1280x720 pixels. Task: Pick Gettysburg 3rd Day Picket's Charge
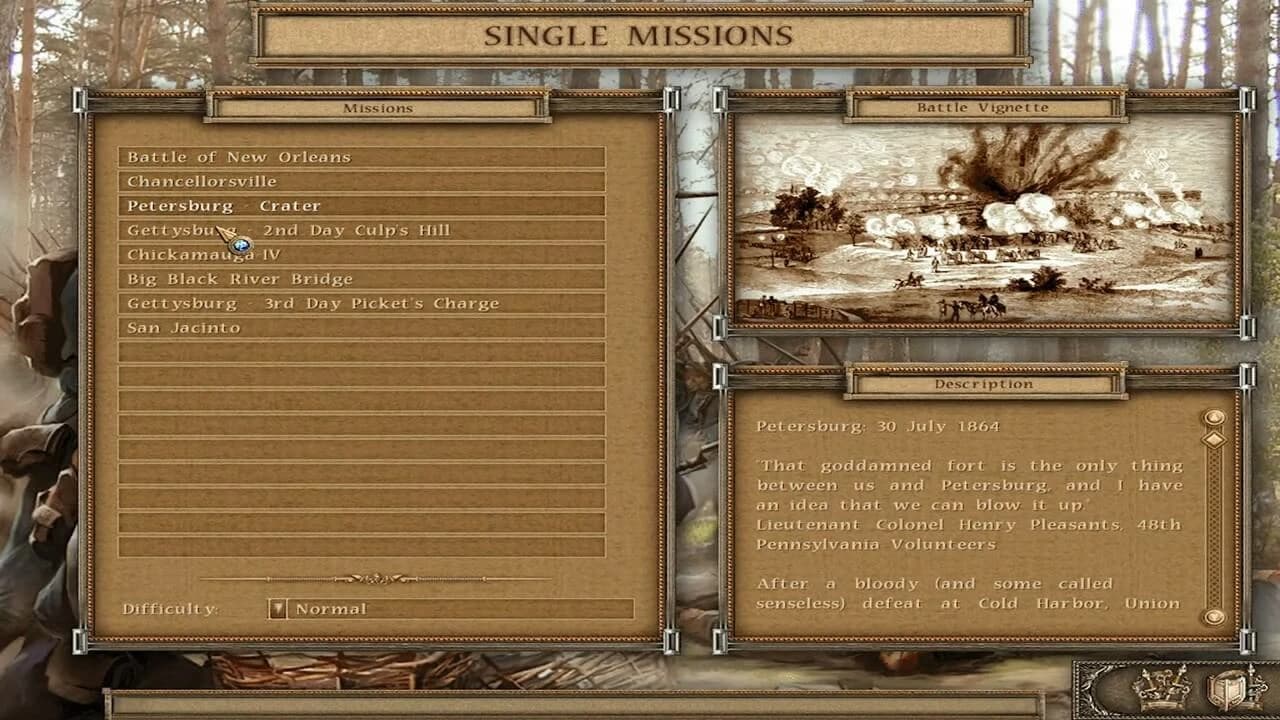pyautogui.click(x=361, y=303)
